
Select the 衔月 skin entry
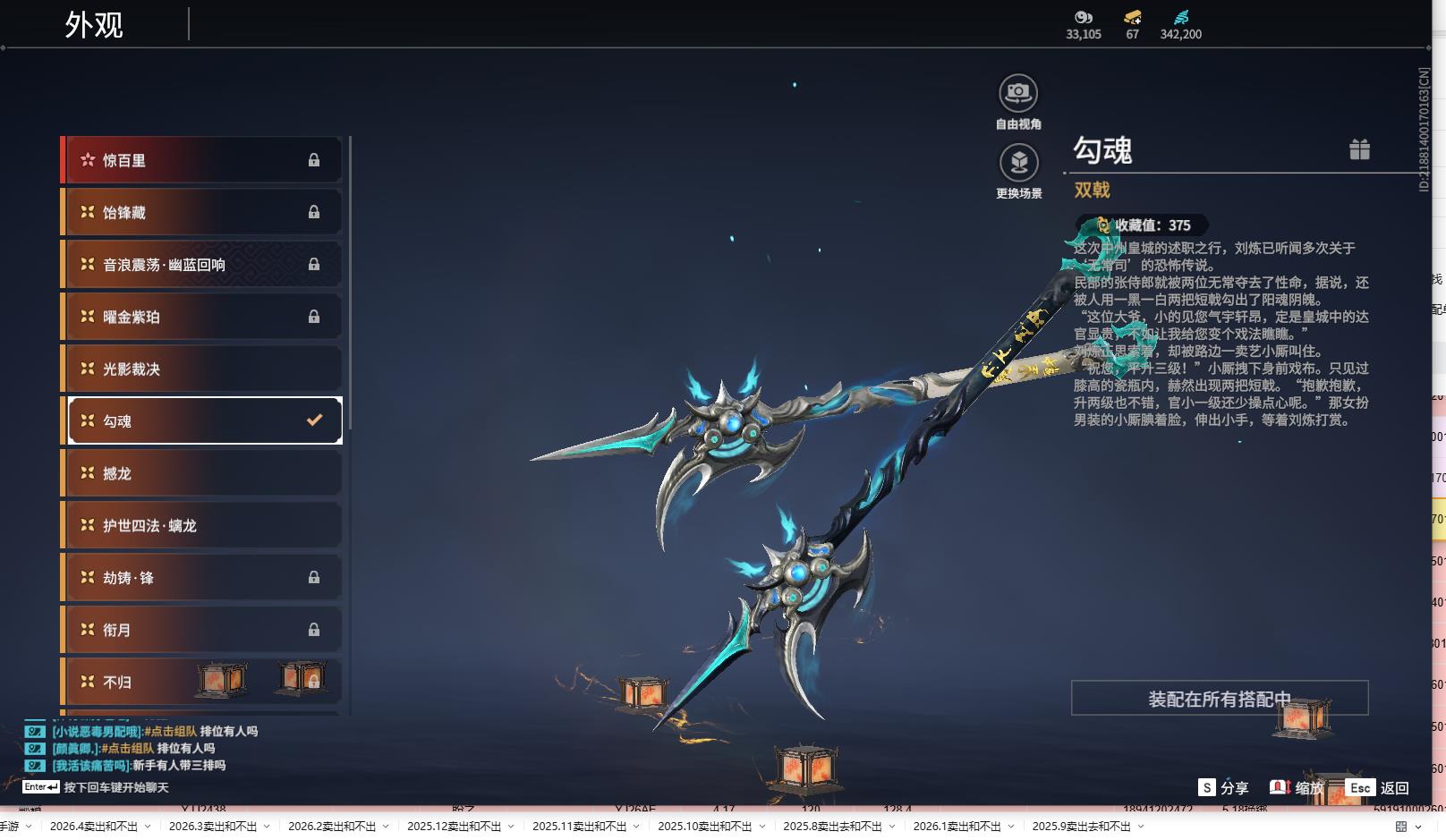point(201,630)
